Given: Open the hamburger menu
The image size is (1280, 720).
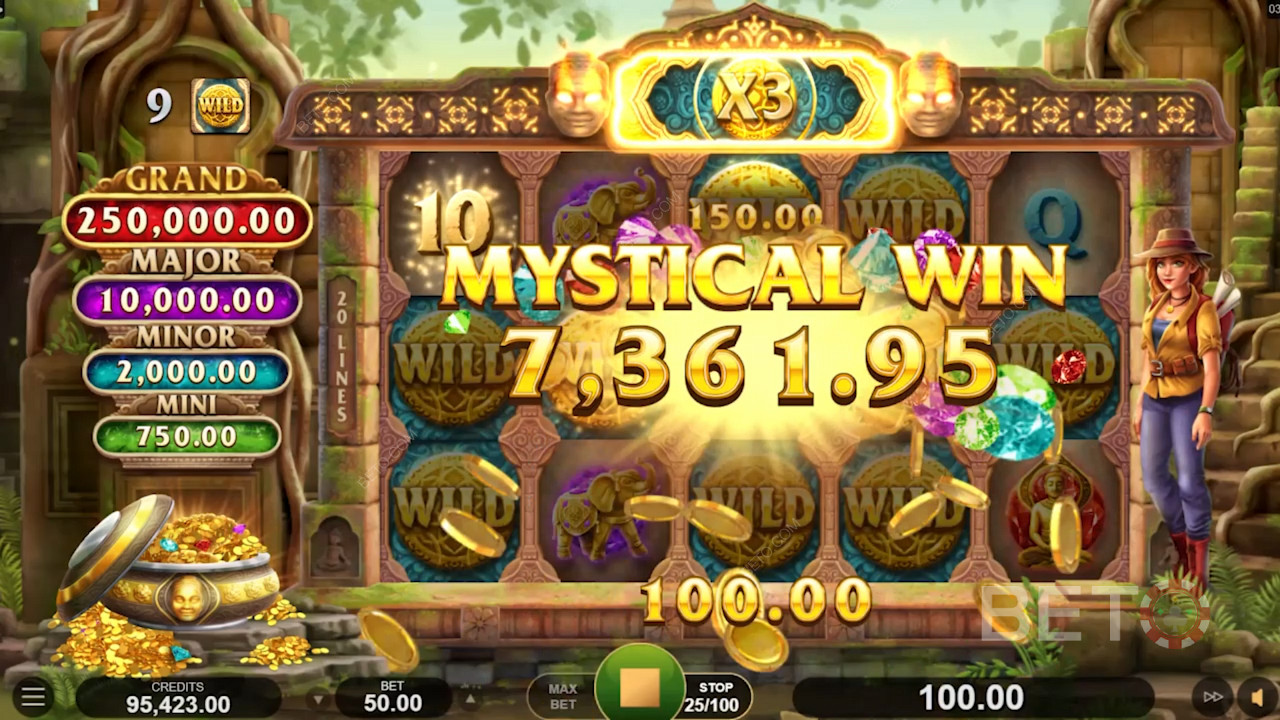Looking at the screenshot, I should (33, 696).
